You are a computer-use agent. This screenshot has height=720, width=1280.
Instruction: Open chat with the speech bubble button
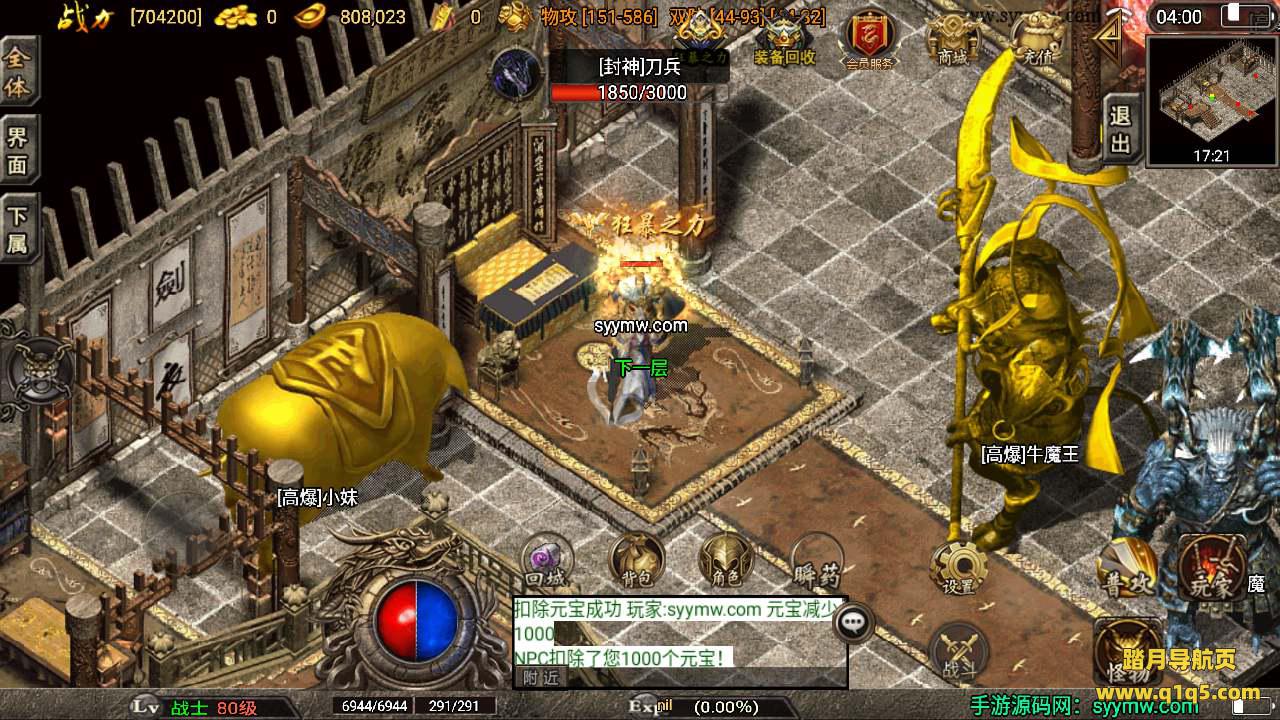click(853, 623)
